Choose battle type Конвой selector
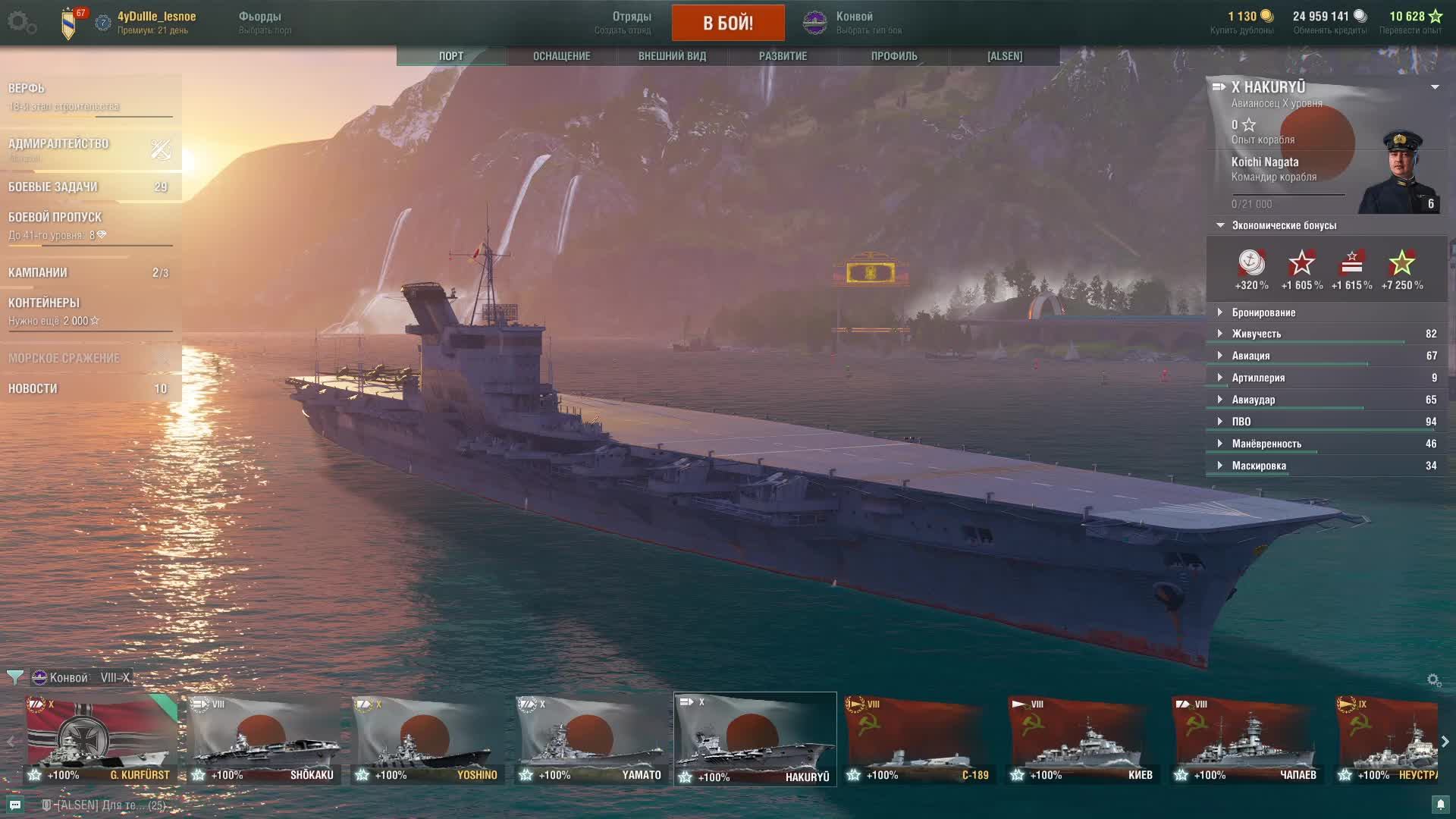The height and width of the screenshot is (819, 1456). pyautogui.click(x=854, y=23)
